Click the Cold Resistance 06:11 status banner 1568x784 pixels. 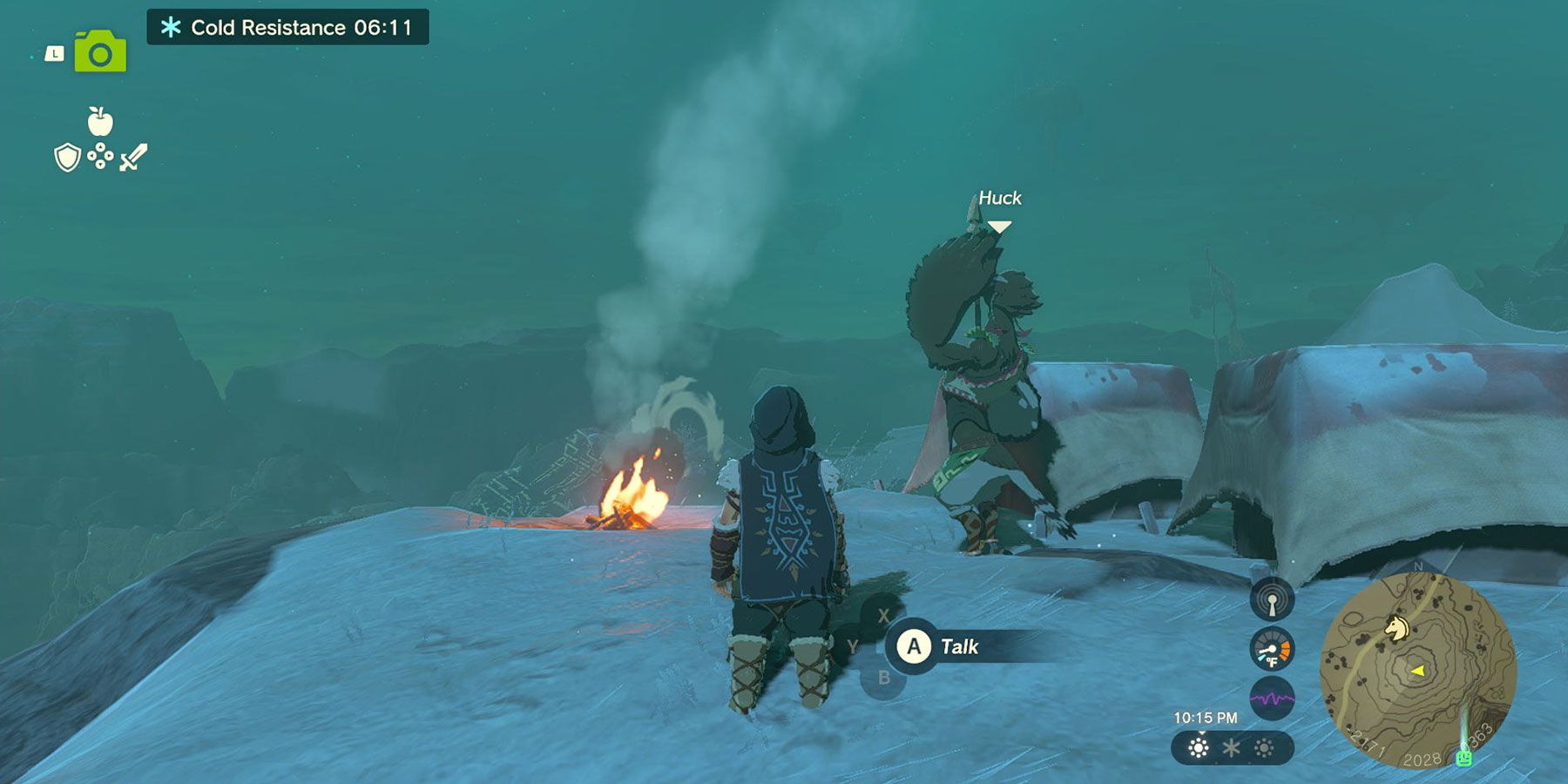287,25
